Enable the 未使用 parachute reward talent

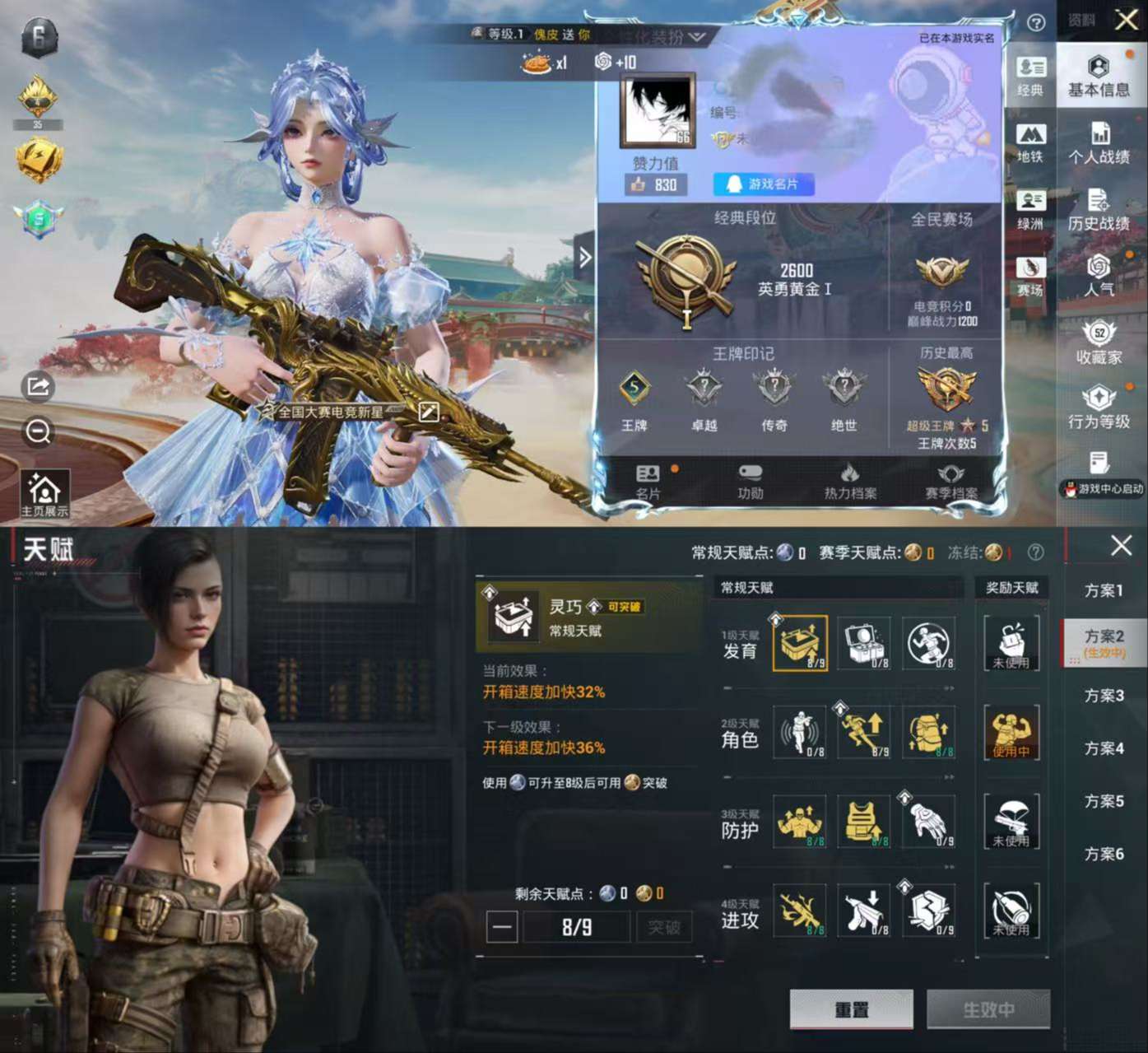click(1012, 822)
